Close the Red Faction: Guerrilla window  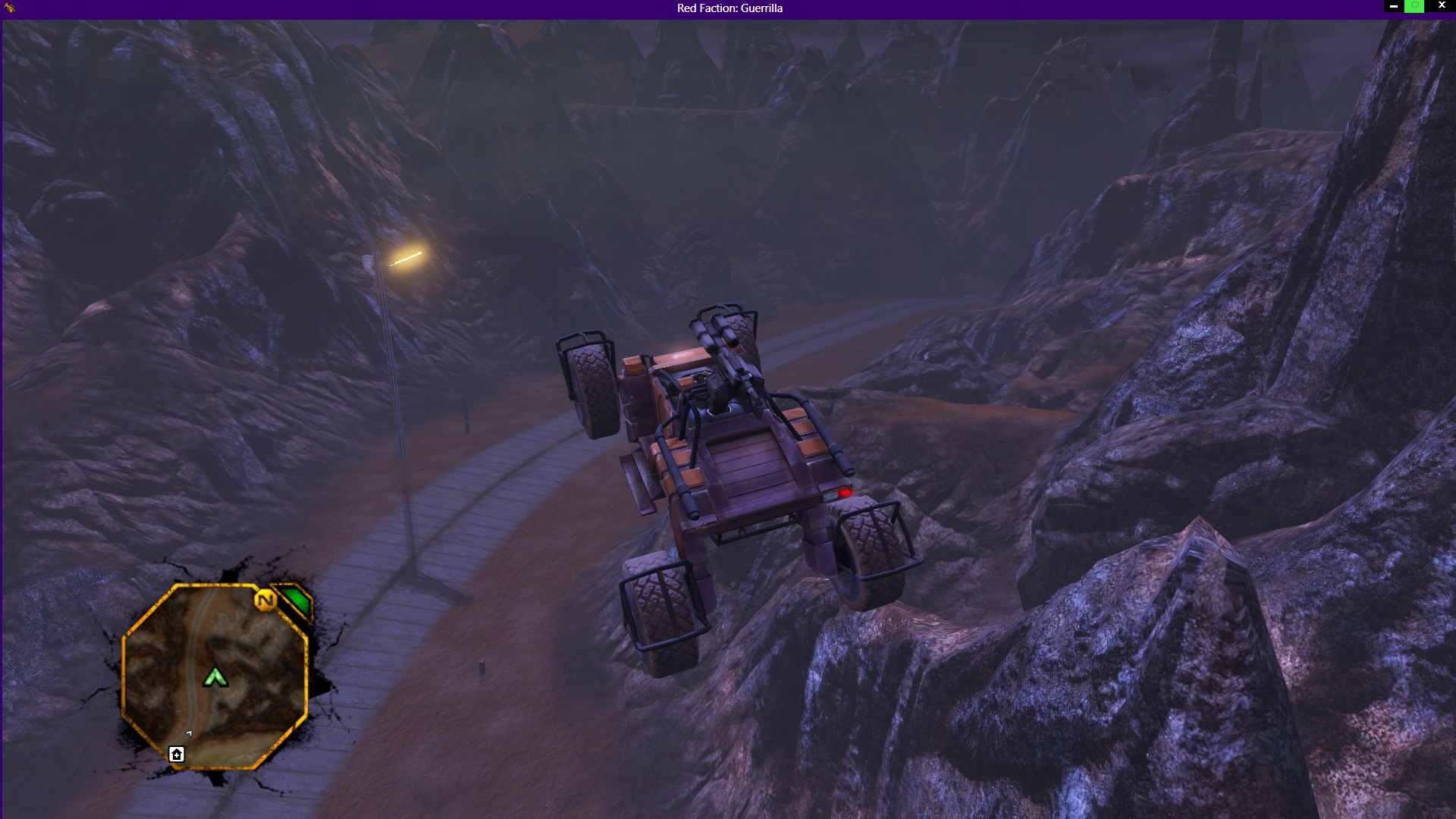click(1442, 6)
